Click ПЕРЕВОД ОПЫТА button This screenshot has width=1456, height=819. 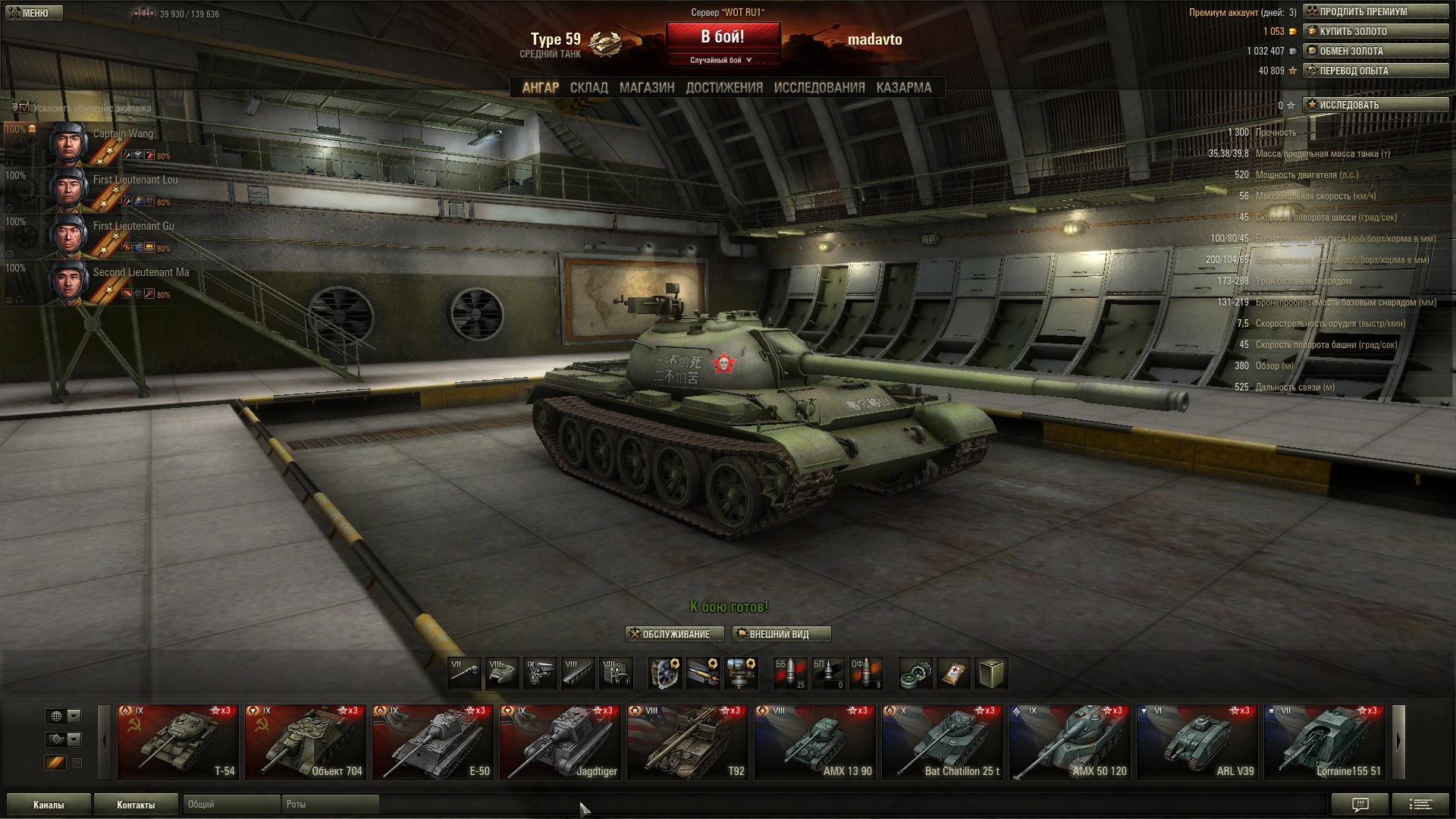point(1375,71)
